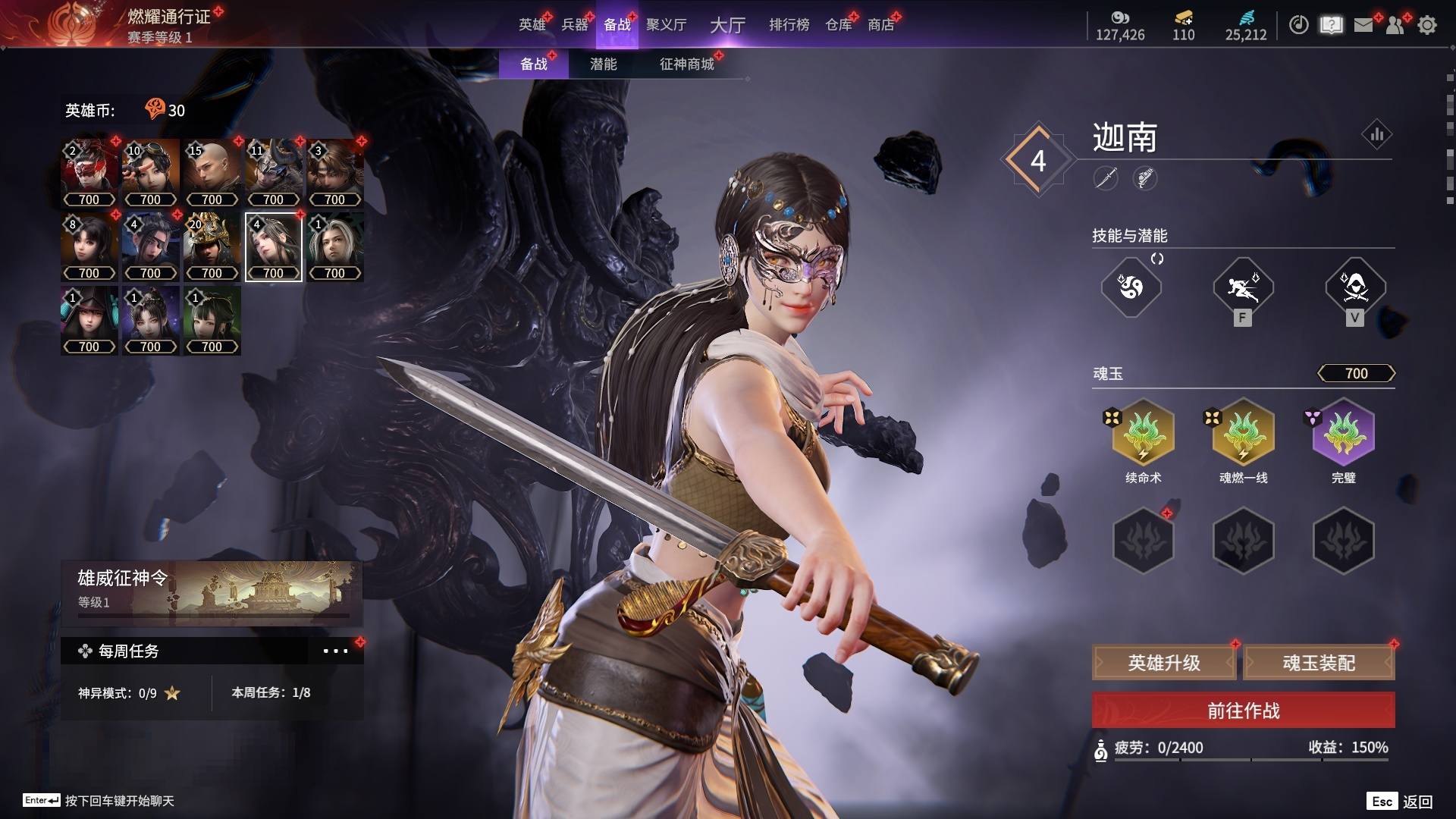Switch to the 潜能 sub-tab
Viewport: 1456px width, 819px height.
603,64
